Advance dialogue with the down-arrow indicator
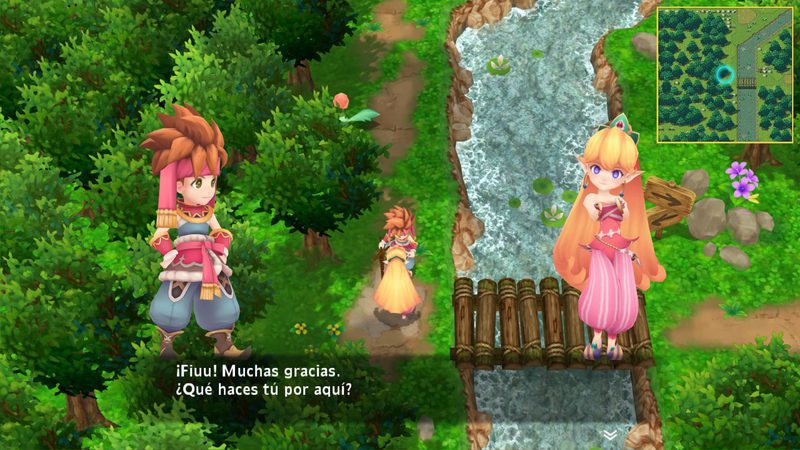The height and width of the screenshot is (450, 800). [609, 435]
